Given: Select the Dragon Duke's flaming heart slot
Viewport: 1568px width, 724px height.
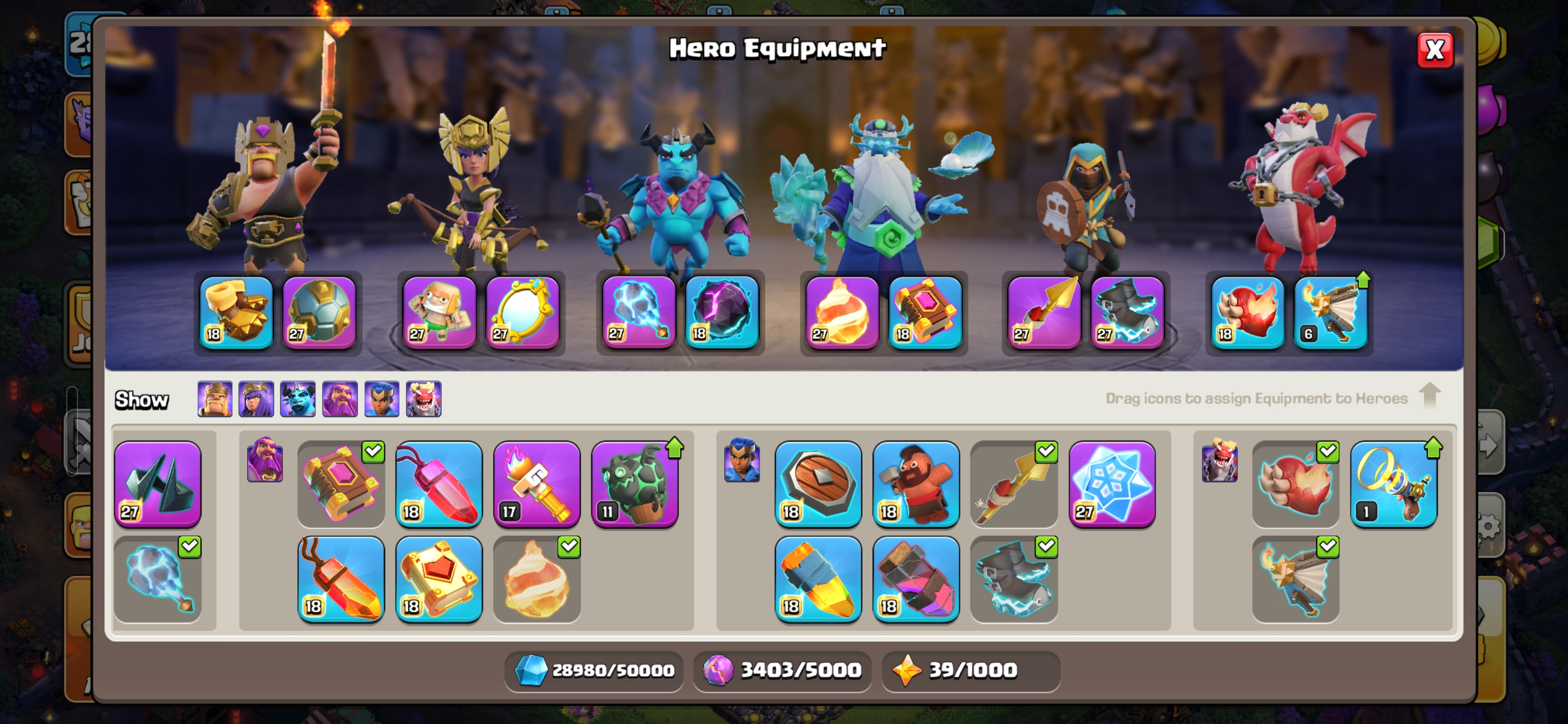Looking at the screenshot, I should pyautogui.click(x=1246, y=312).
